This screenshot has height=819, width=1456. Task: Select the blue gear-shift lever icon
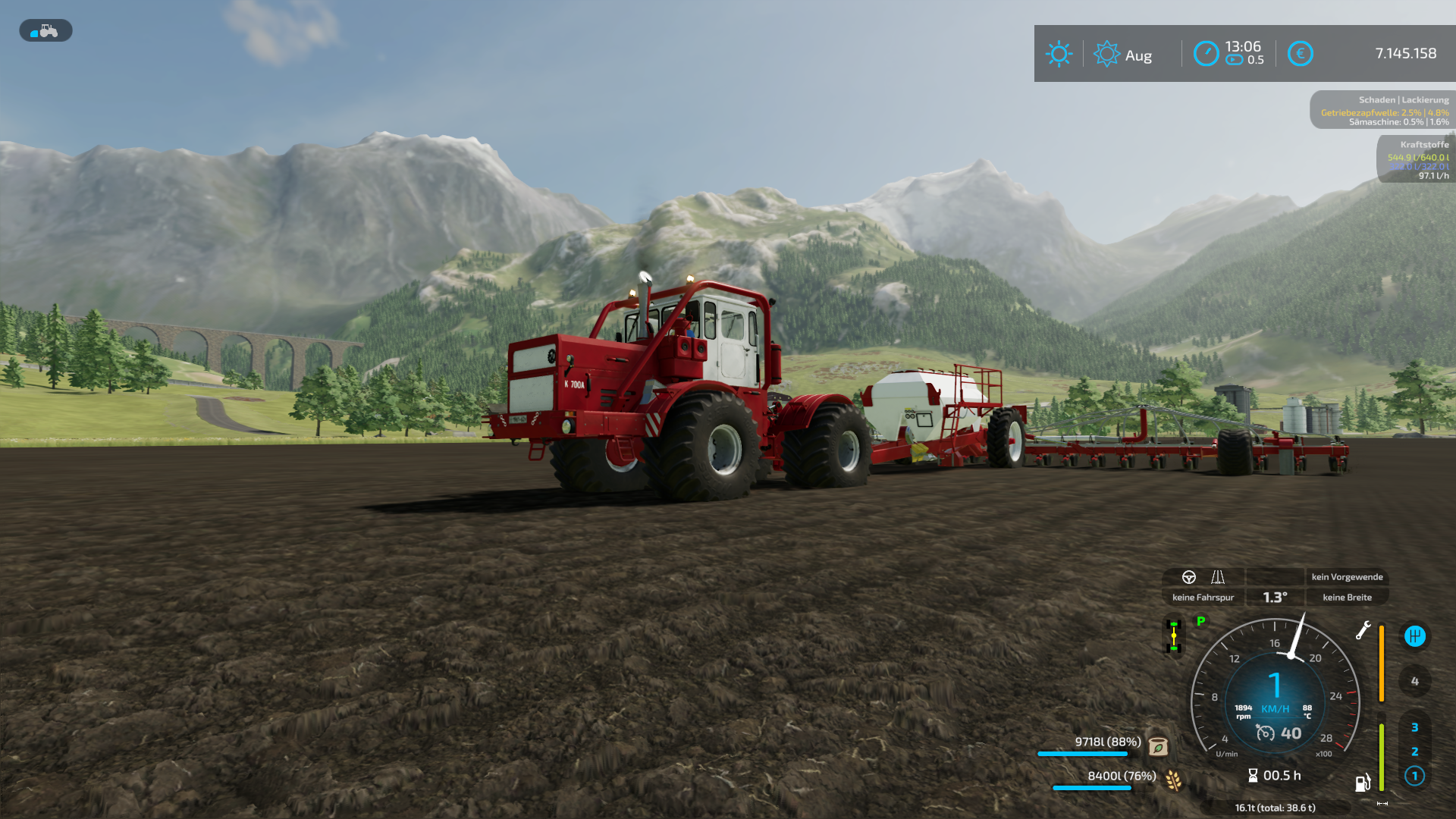click(x=1414, y=636)
